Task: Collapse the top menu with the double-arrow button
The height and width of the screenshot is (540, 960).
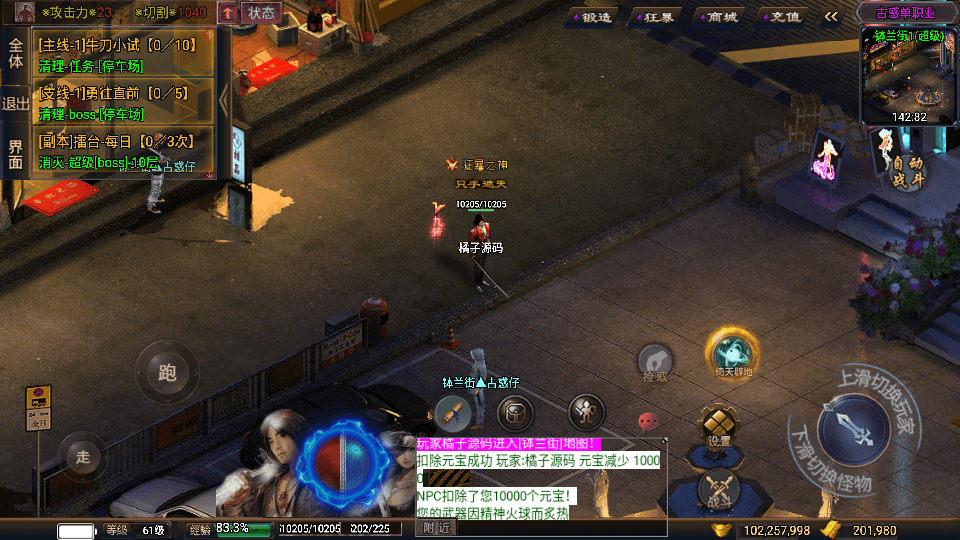Action: pyautogui.click(x=831, y=16)
